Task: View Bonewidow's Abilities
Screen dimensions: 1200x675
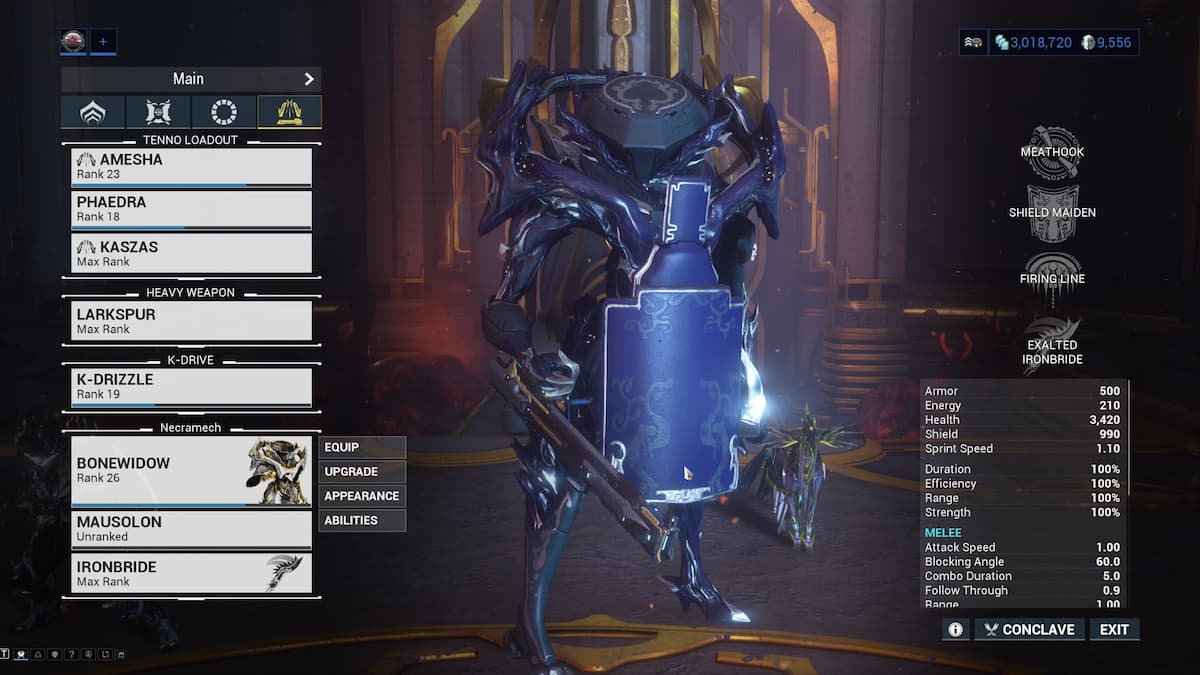Action: (362, 520)
